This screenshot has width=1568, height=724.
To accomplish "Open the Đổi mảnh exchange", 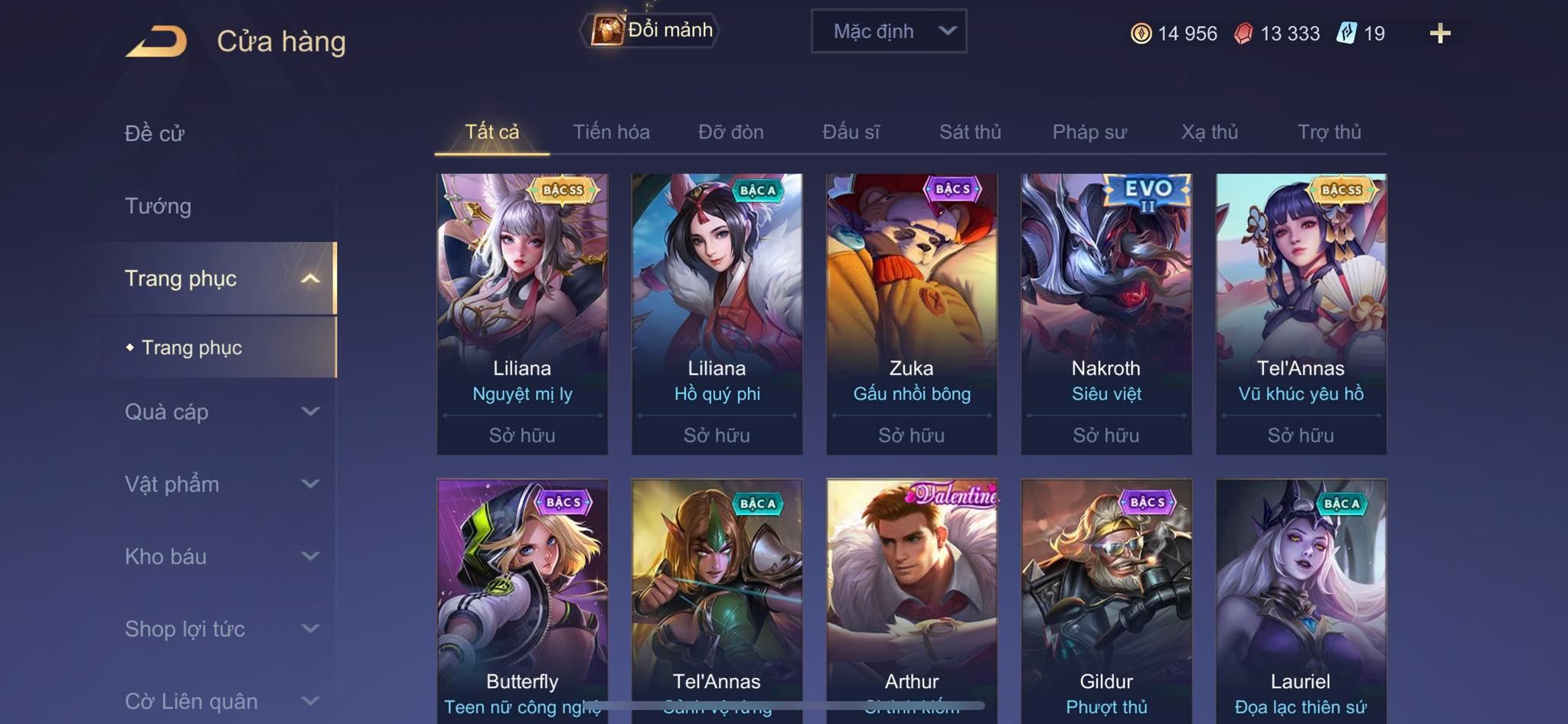I will click(652, 31).
